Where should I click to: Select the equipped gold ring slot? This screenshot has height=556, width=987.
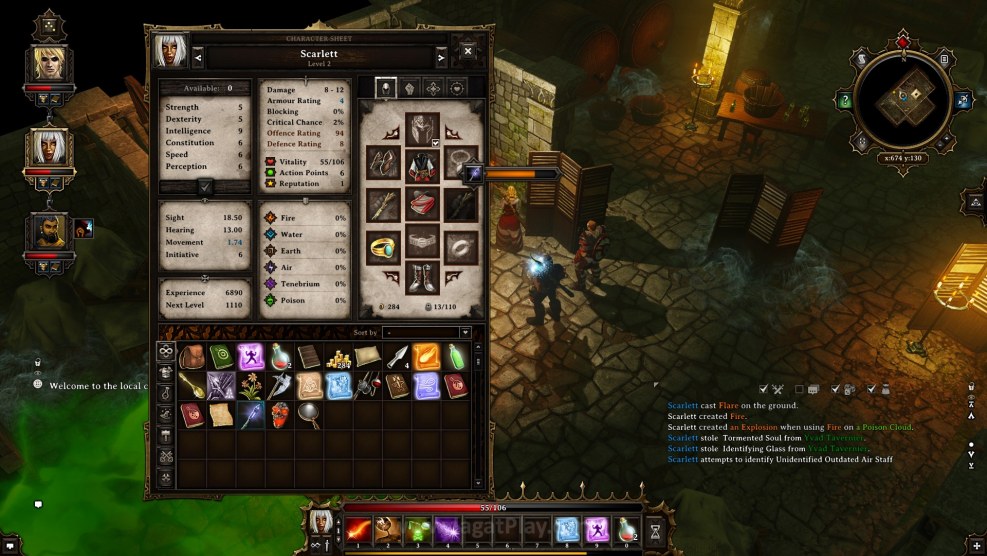pyautogui.click(x=383, y=246)
